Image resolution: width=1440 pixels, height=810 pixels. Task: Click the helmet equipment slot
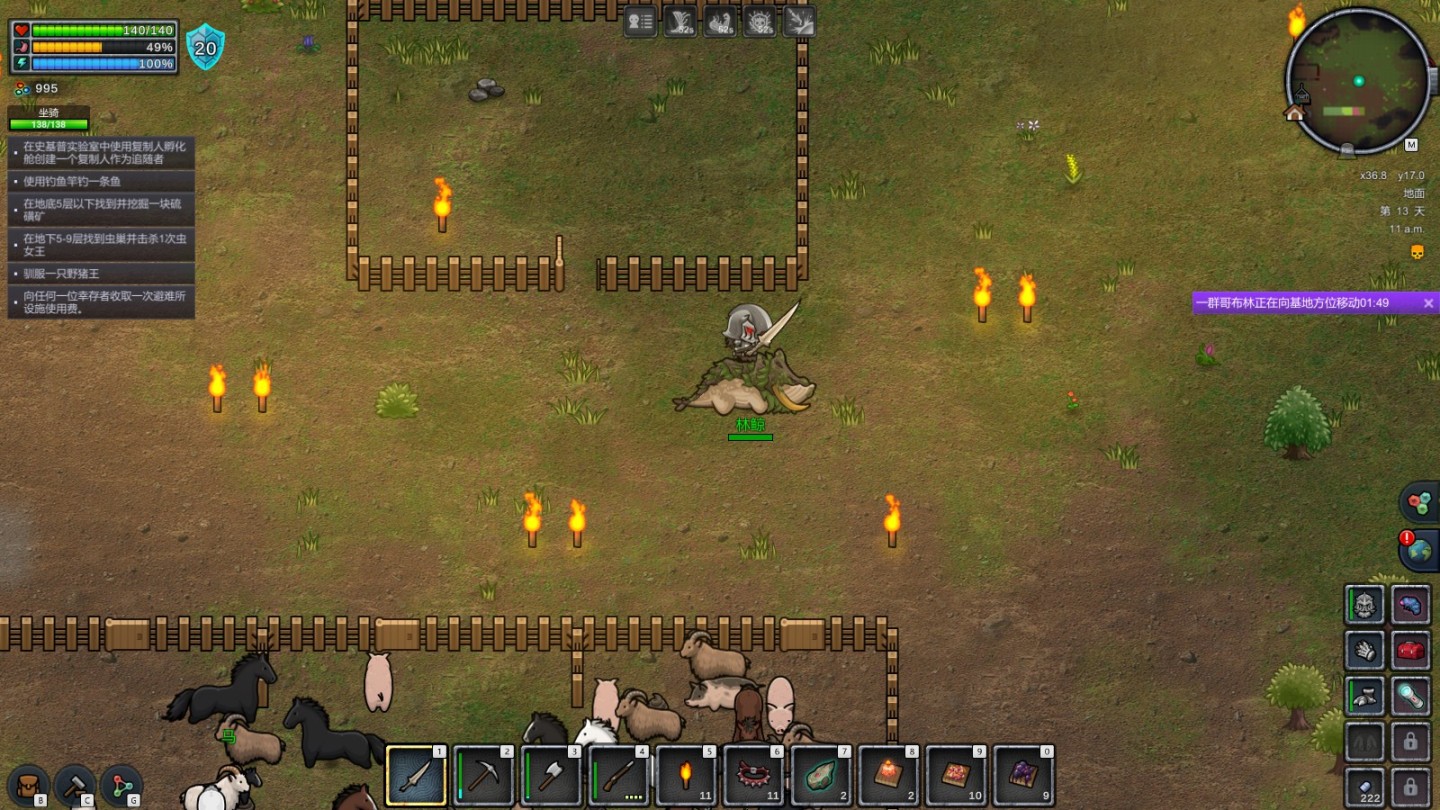coord(1364,605)
